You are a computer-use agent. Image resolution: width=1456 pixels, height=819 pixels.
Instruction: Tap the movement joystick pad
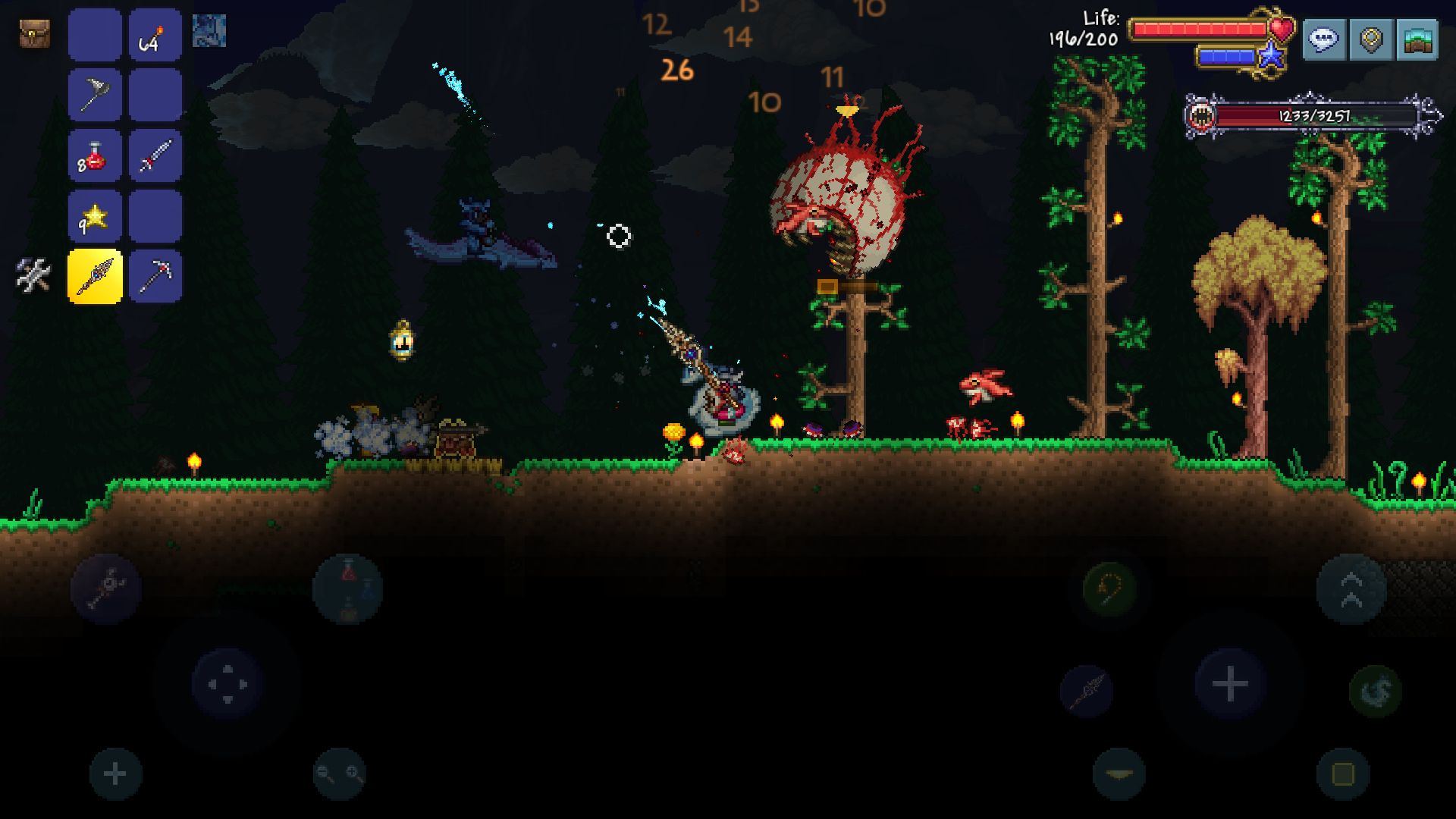coord(227,682)
